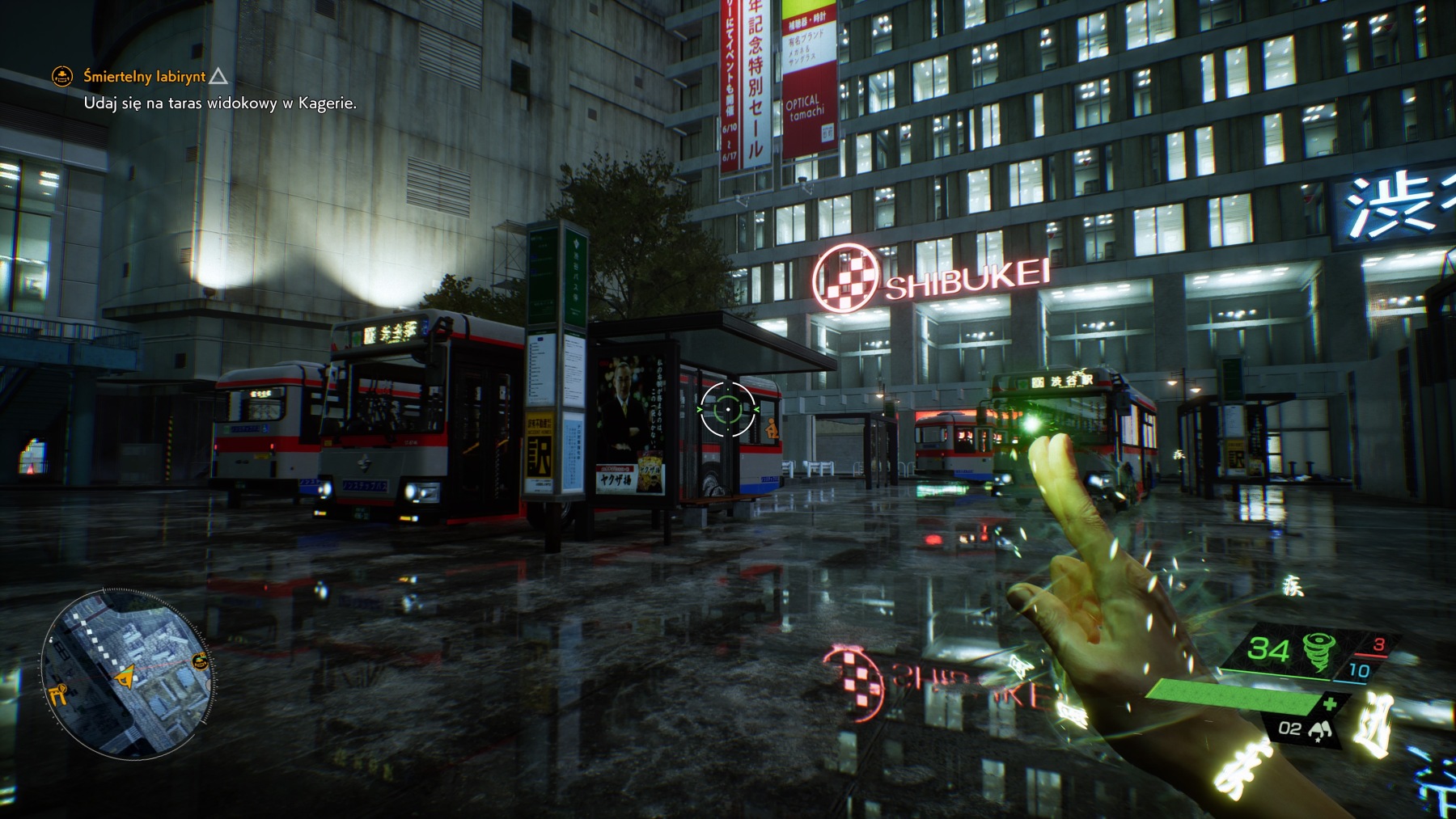The height and width of the screenshot is (819, 1456).
Task: Click the green health plus icon
Action: (1331, 703)
